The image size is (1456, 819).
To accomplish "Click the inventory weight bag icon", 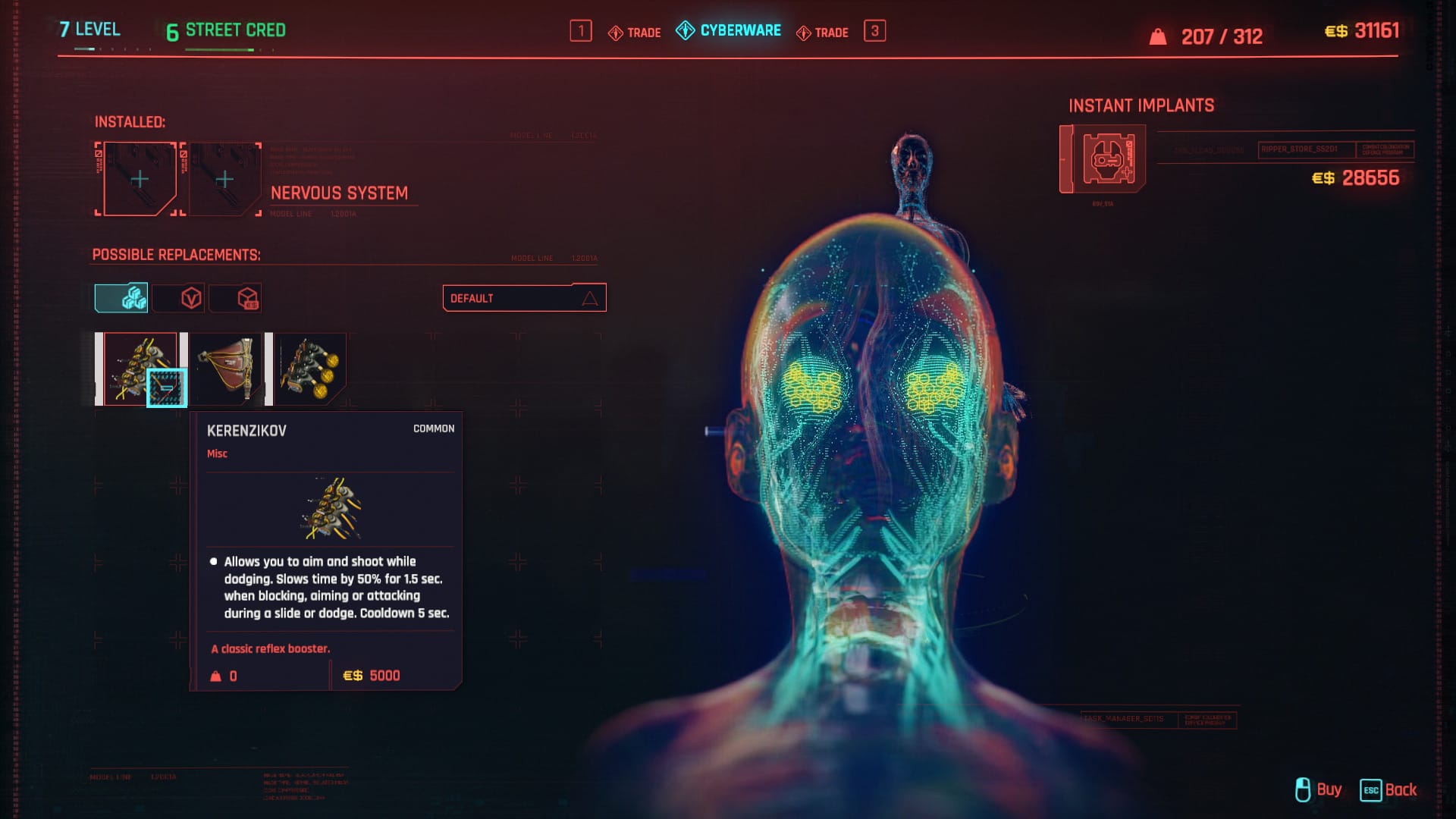I will coord(1156,35).
